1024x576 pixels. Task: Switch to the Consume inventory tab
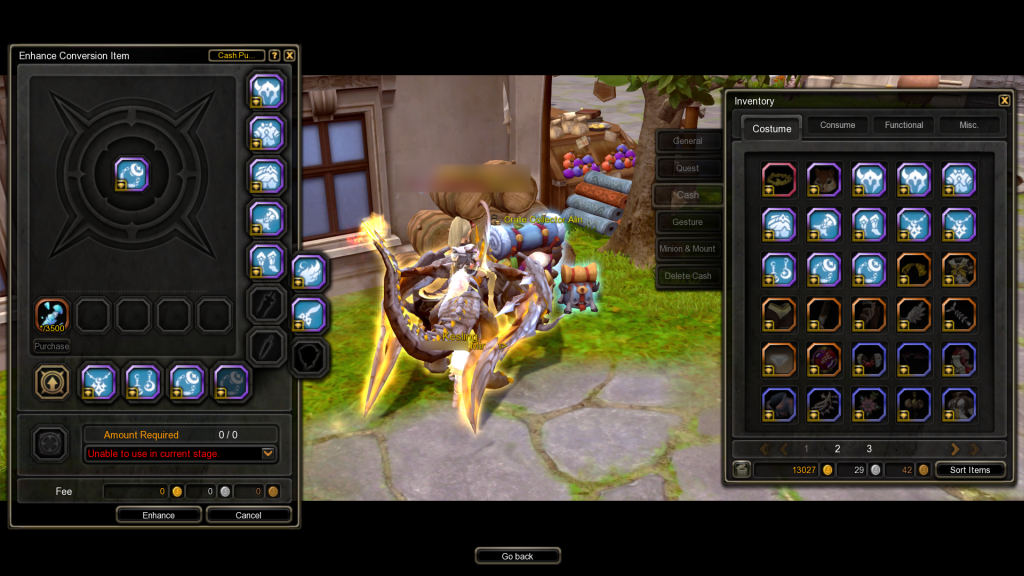(x=837, y=125)
